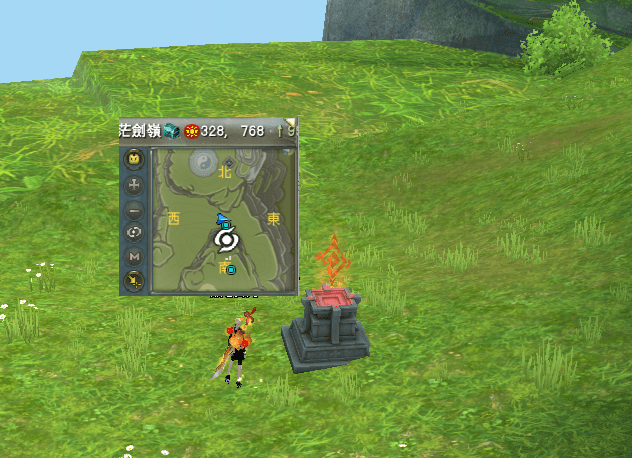Zoom in with the minimap plus button
The height and width of the screenshot is (458, 632).
pos(135,185)
